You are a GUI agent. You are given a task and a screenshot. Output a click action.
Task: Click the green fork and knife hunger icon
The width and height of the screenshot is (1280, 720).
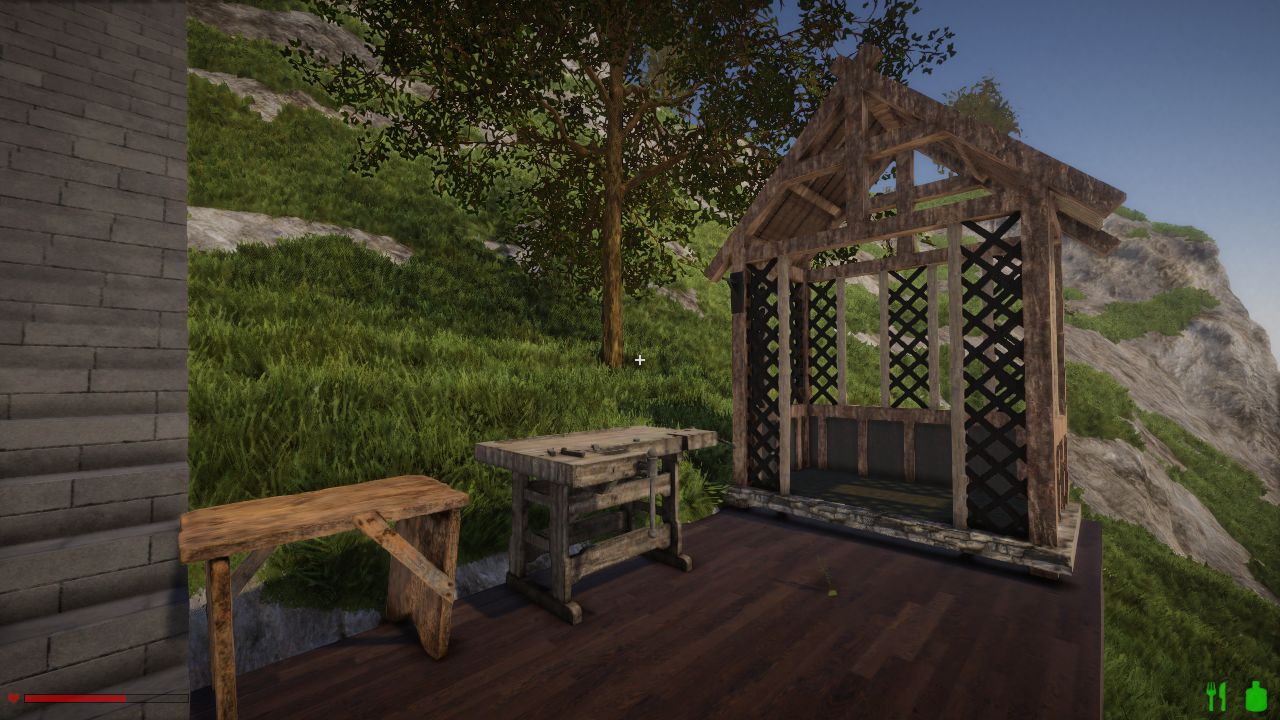coord(1216,696)
